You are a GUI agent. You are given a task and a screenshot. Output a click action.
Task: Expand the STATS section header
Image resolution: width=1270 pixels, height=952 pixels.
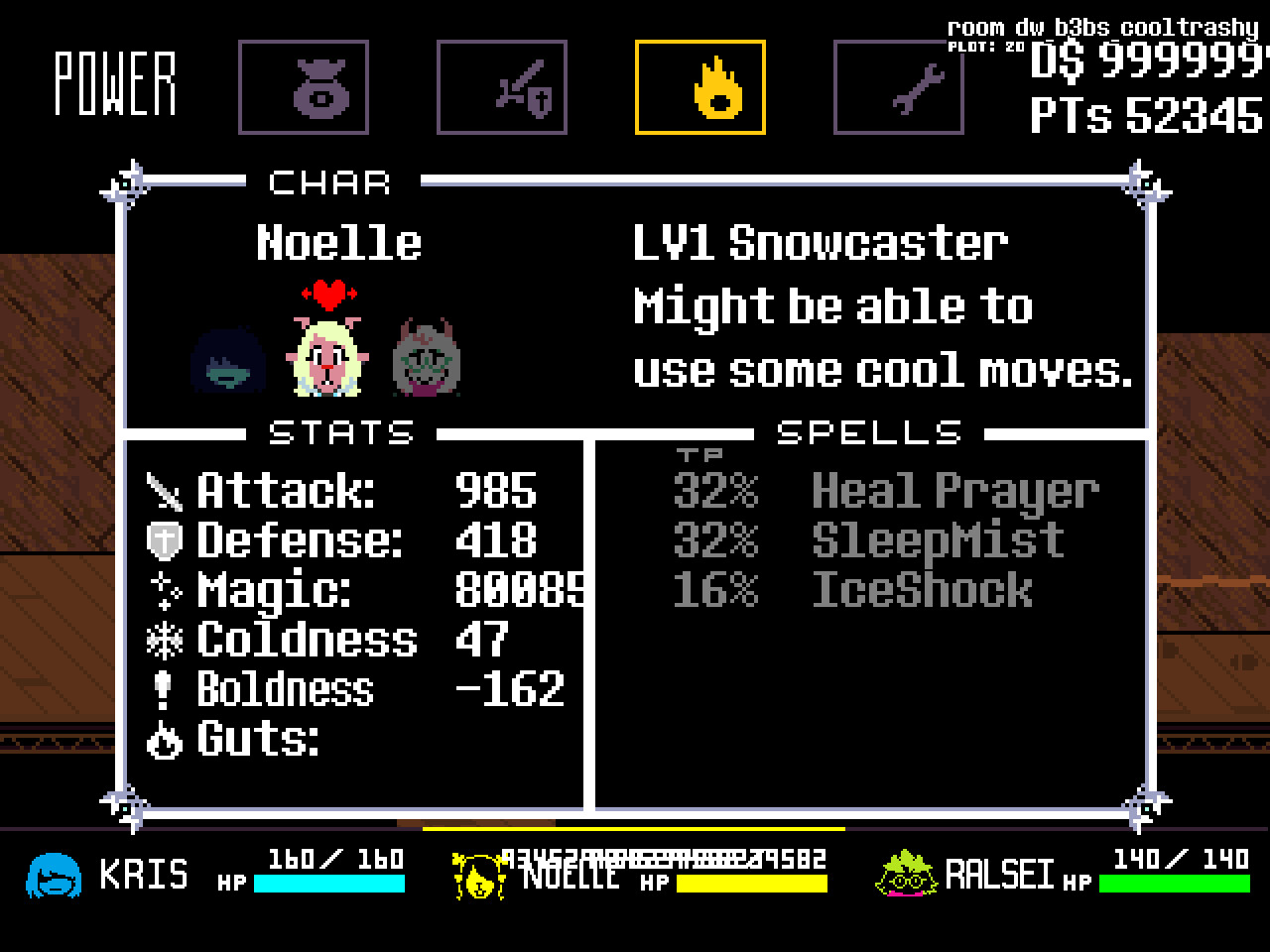[341, 431]
